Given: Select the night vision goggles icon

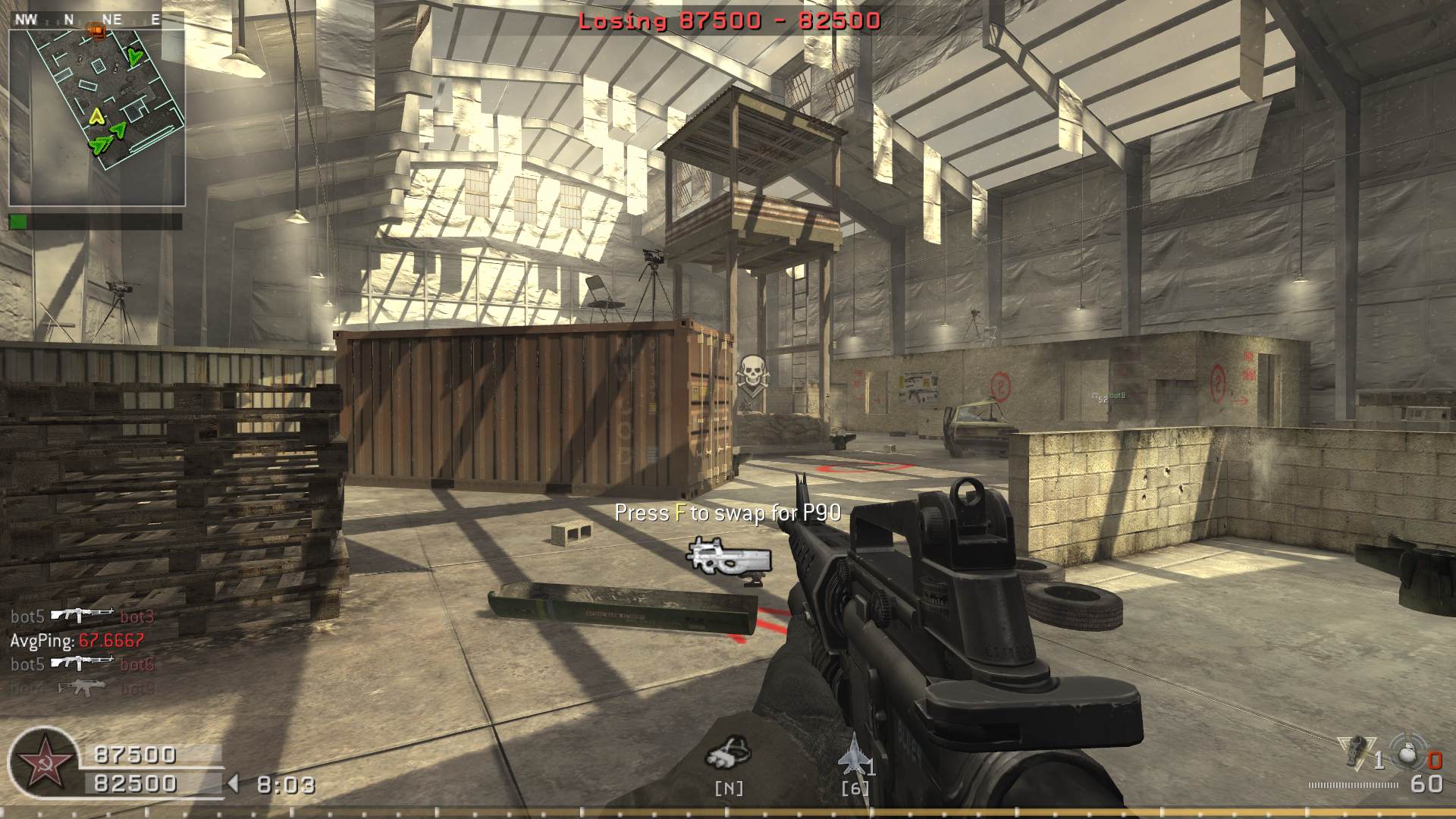Looking at the screenshot, I should 728,752.
